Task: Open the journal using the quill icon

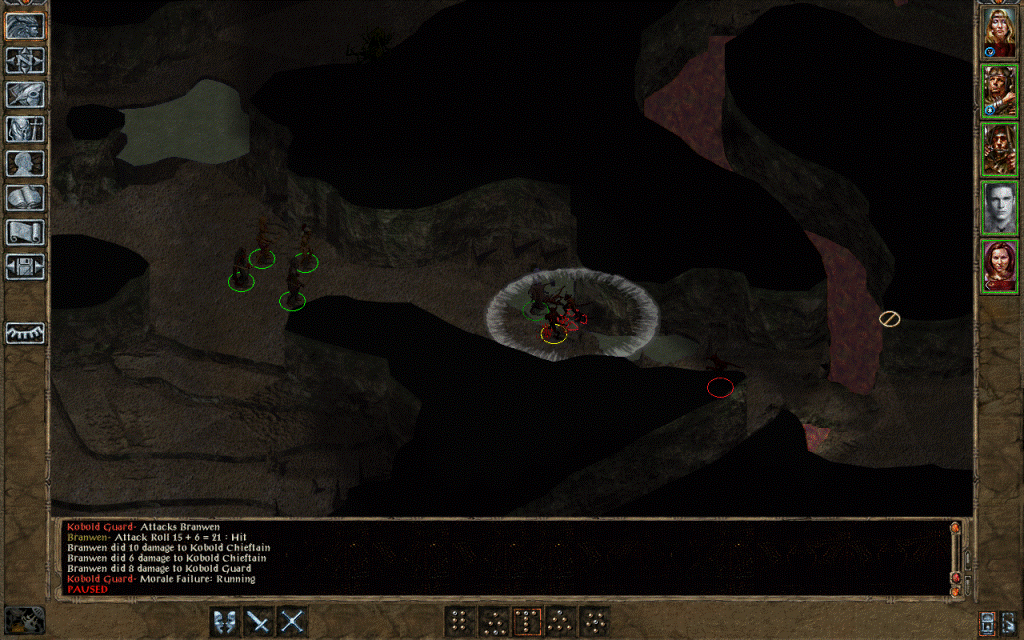Action: click(x=24, y=95)
